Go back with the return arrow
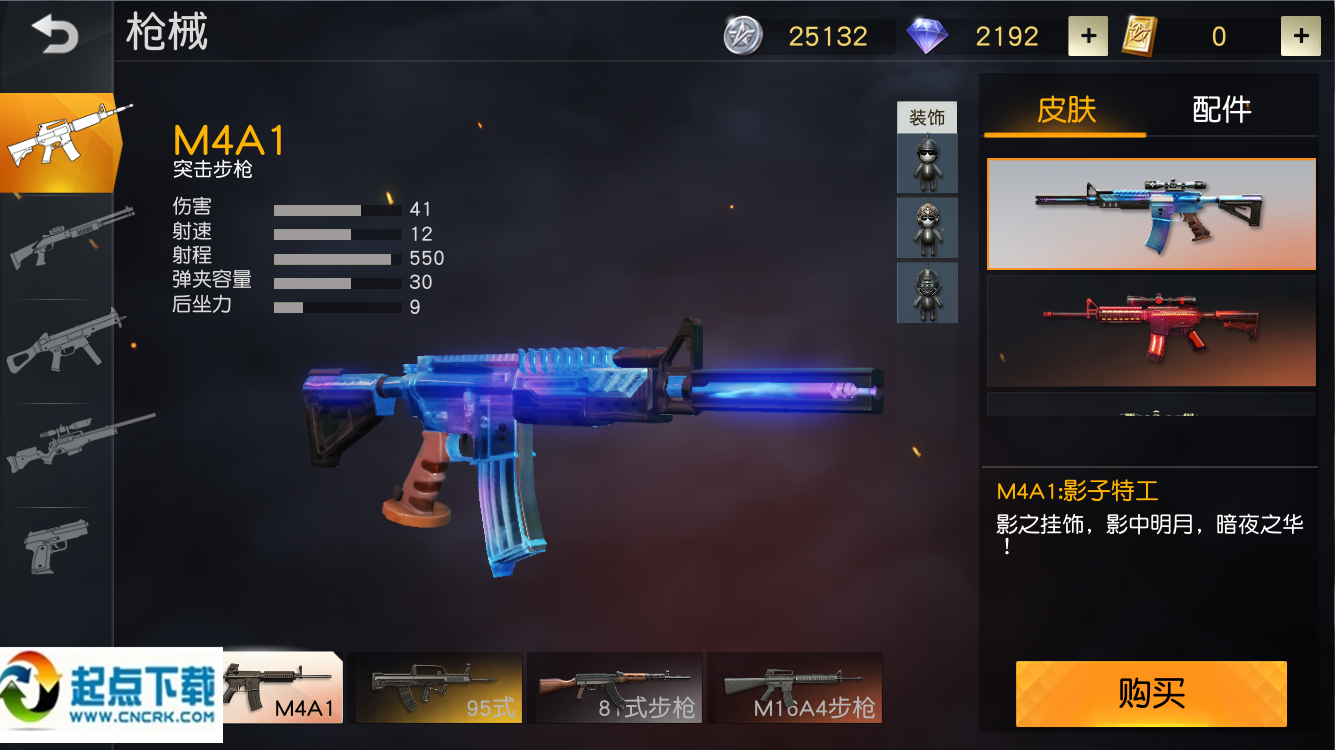This screenshot has width=1335, height=750. pos(55,36)
